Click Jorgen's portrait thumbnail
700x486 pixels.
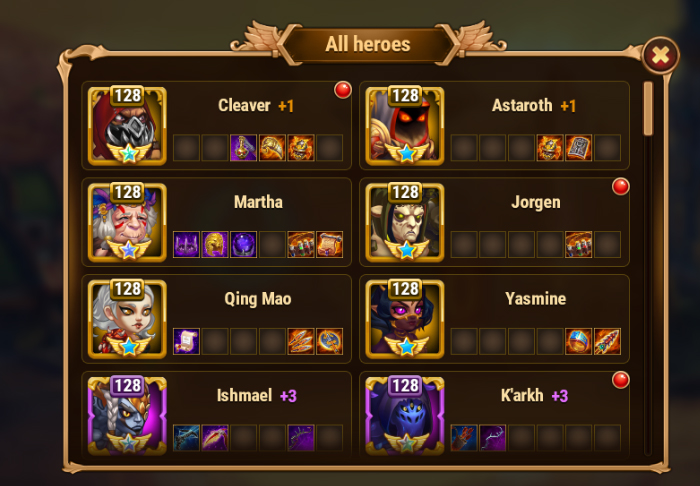(x=404, y=222)
